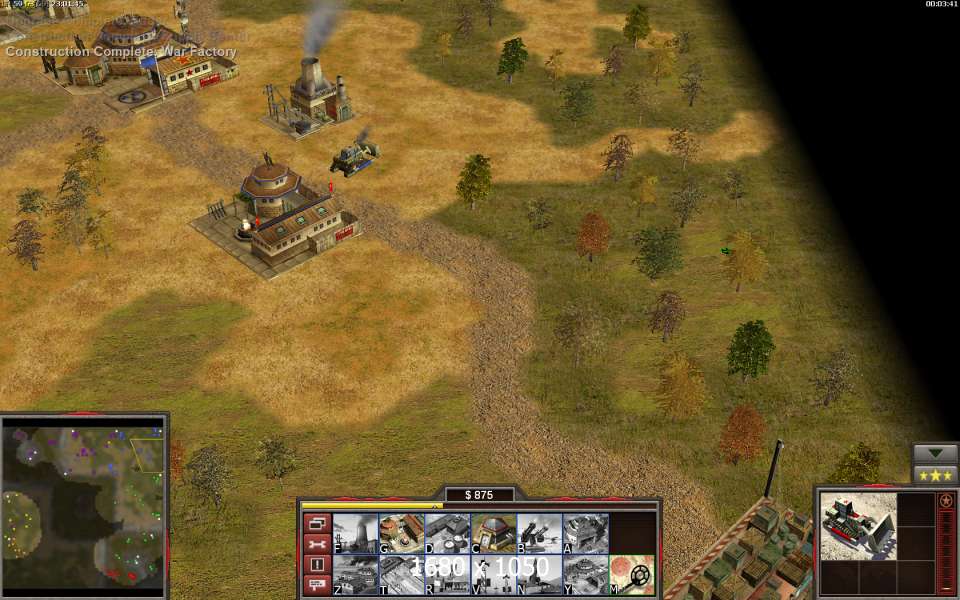Pick the speaker tower icon labeled V
The width and height of the screenshot is (960, 600).
click(493, 575)
